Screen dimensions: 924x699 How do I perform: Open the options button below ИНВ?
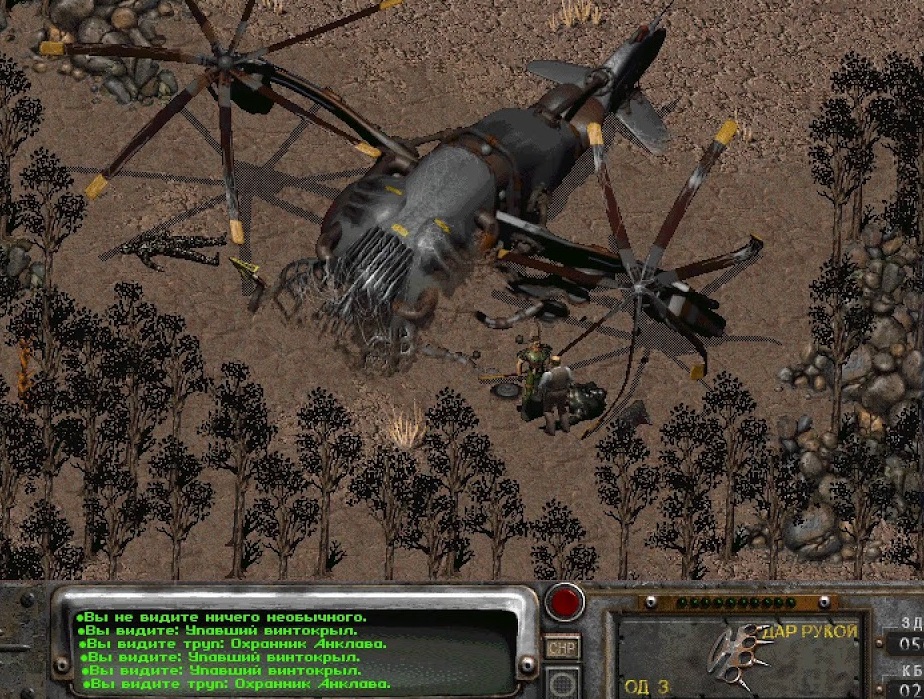[x=561, y=683]
